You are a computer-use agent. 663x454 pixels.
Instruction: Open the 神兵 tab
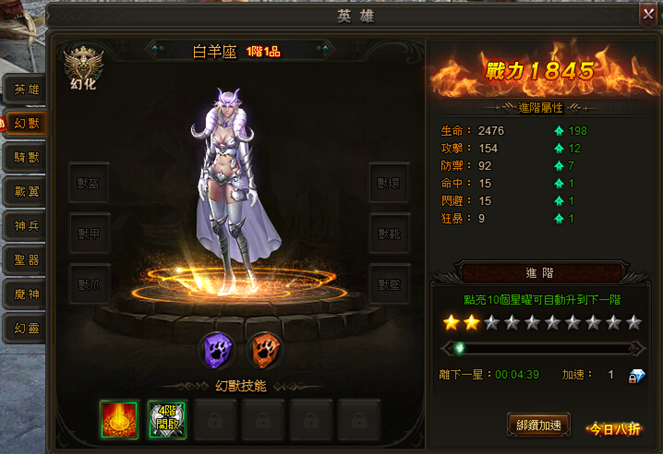pos(26,226)
